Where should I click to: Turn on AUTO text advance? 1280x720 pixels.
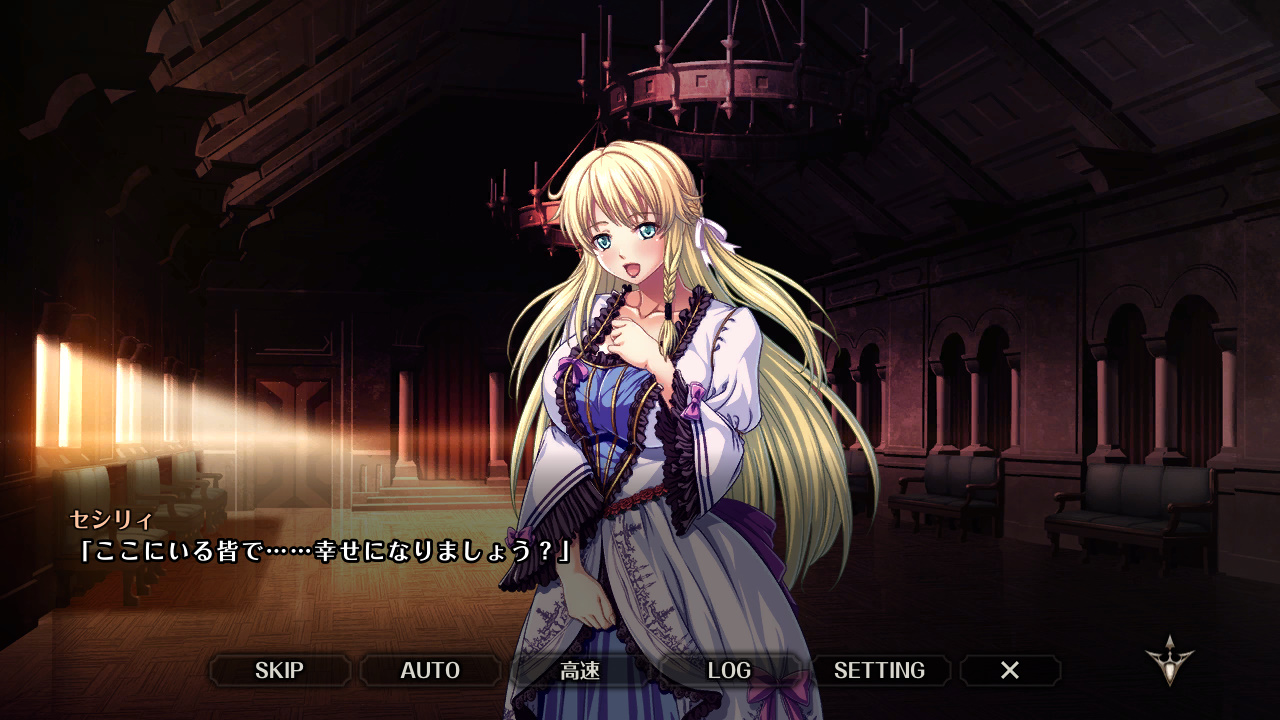(x=430, y=670)
